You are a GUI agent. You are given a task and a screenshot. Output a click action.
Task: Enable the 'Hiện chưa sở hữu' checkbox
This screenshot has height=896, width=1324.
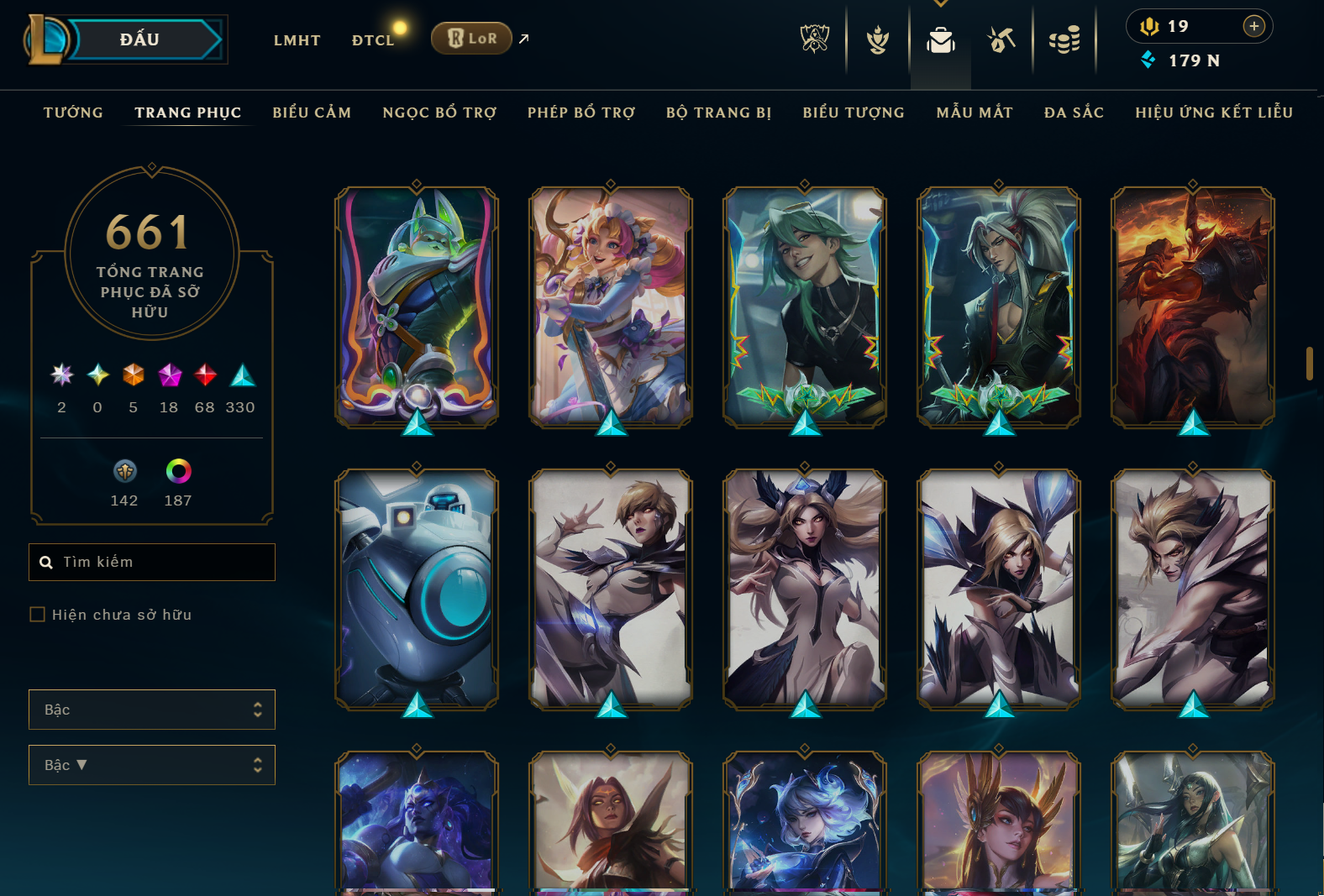coord(37,614)
